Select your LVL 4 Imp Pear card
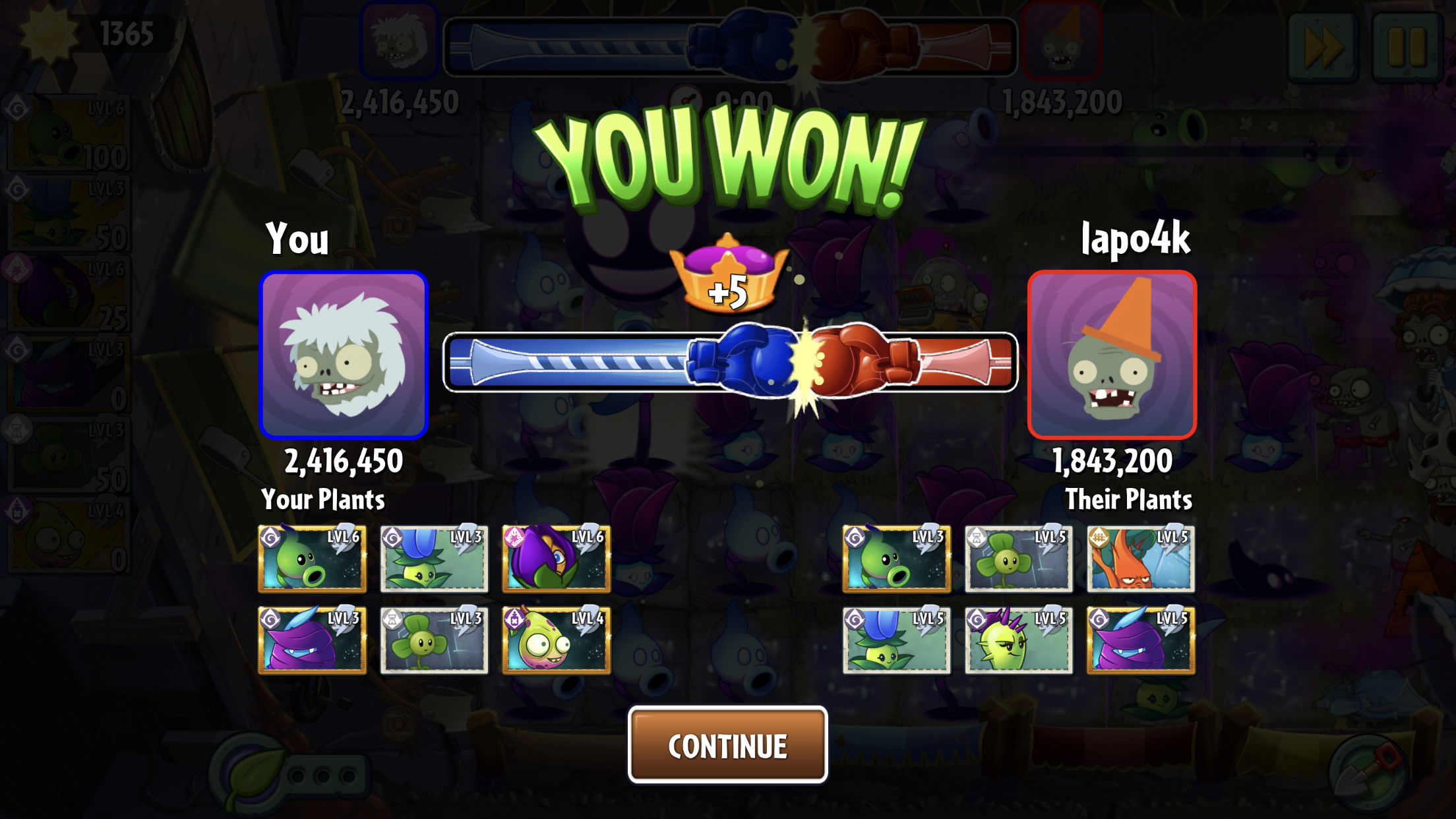Viewport: 1456px width, 819px height. pyautogui.click(x=556, y=640)
